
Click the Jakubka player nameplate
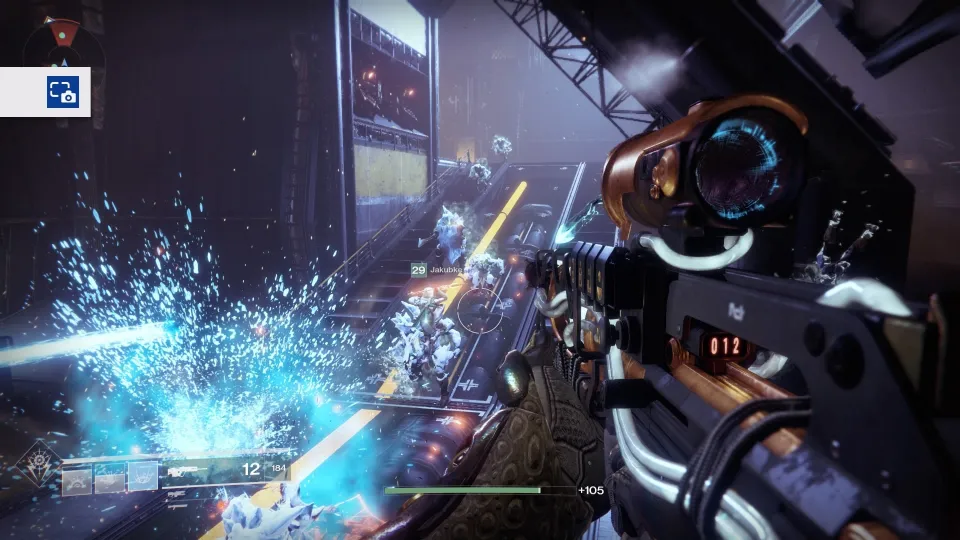pos(446,270)
